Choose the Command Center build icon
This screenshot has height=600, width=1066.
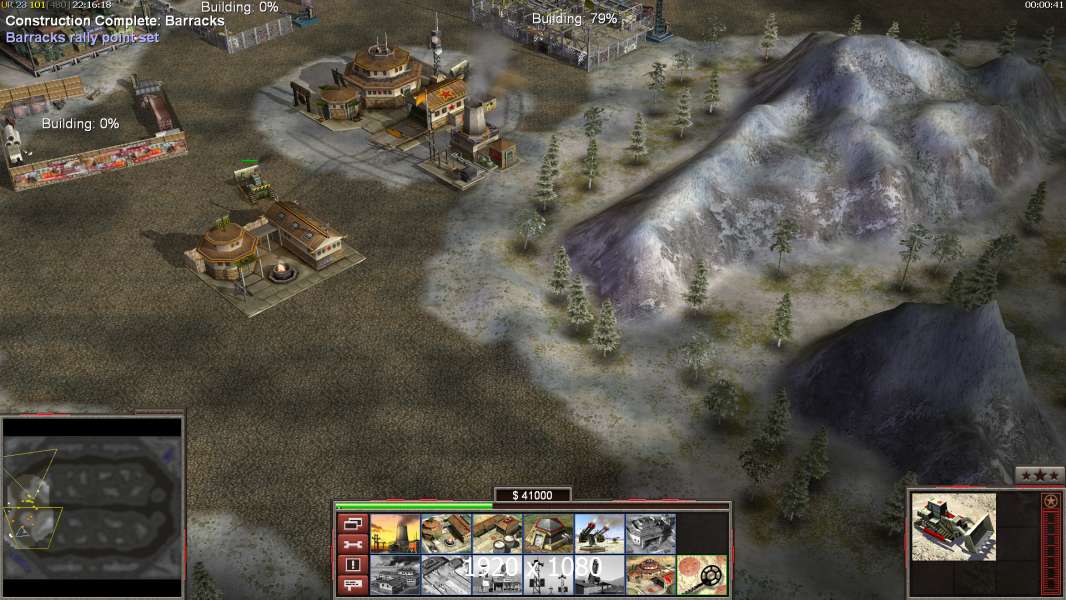point(650,575)
